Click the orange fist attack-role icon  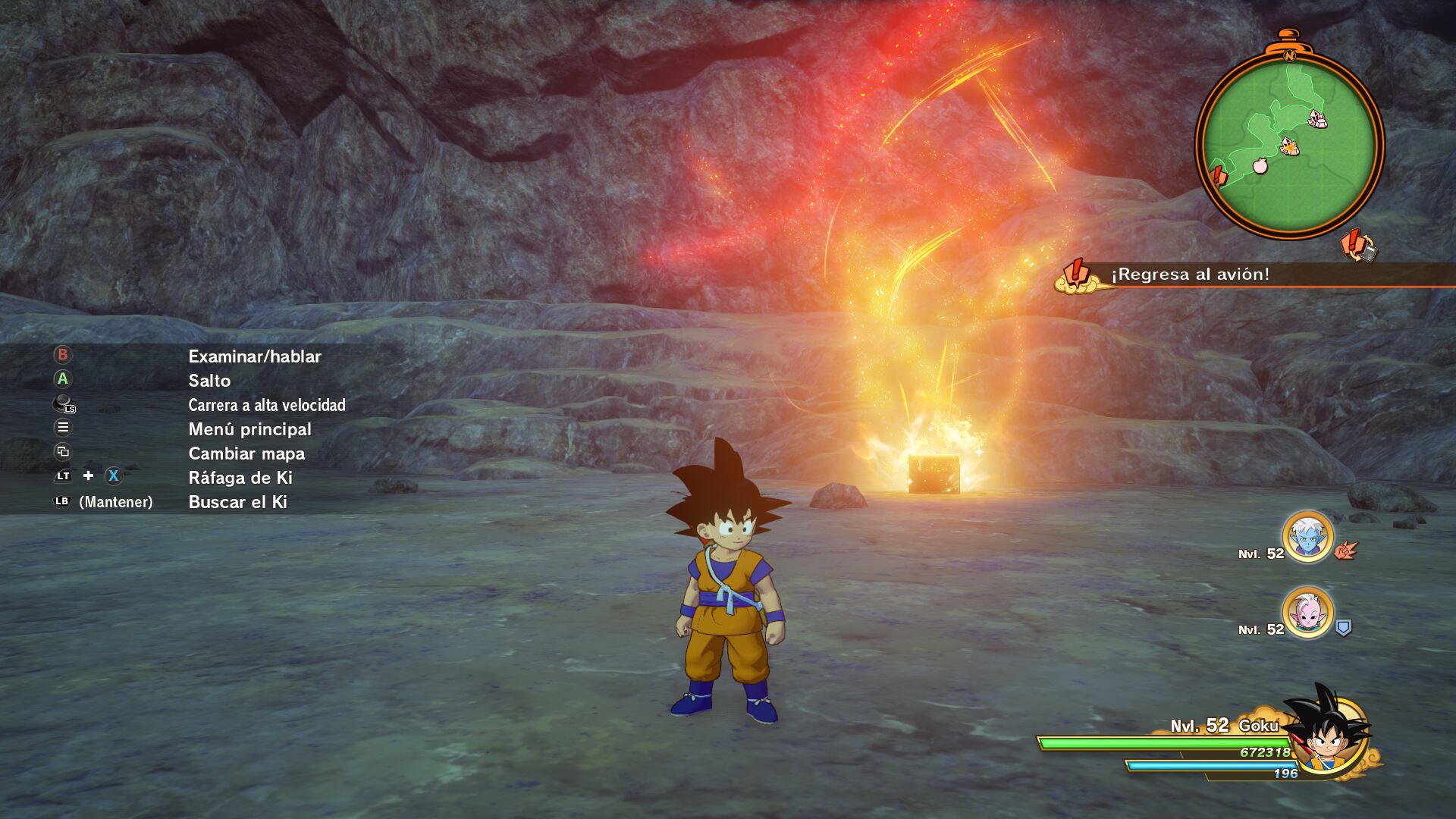point(1345,551)
